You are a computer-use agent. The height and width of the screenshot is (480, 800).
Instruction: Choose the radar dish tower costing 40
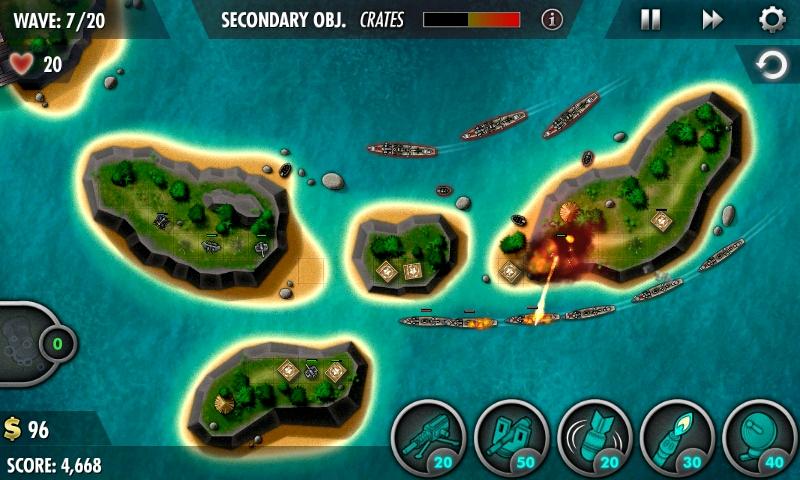[x=758, y=438]
